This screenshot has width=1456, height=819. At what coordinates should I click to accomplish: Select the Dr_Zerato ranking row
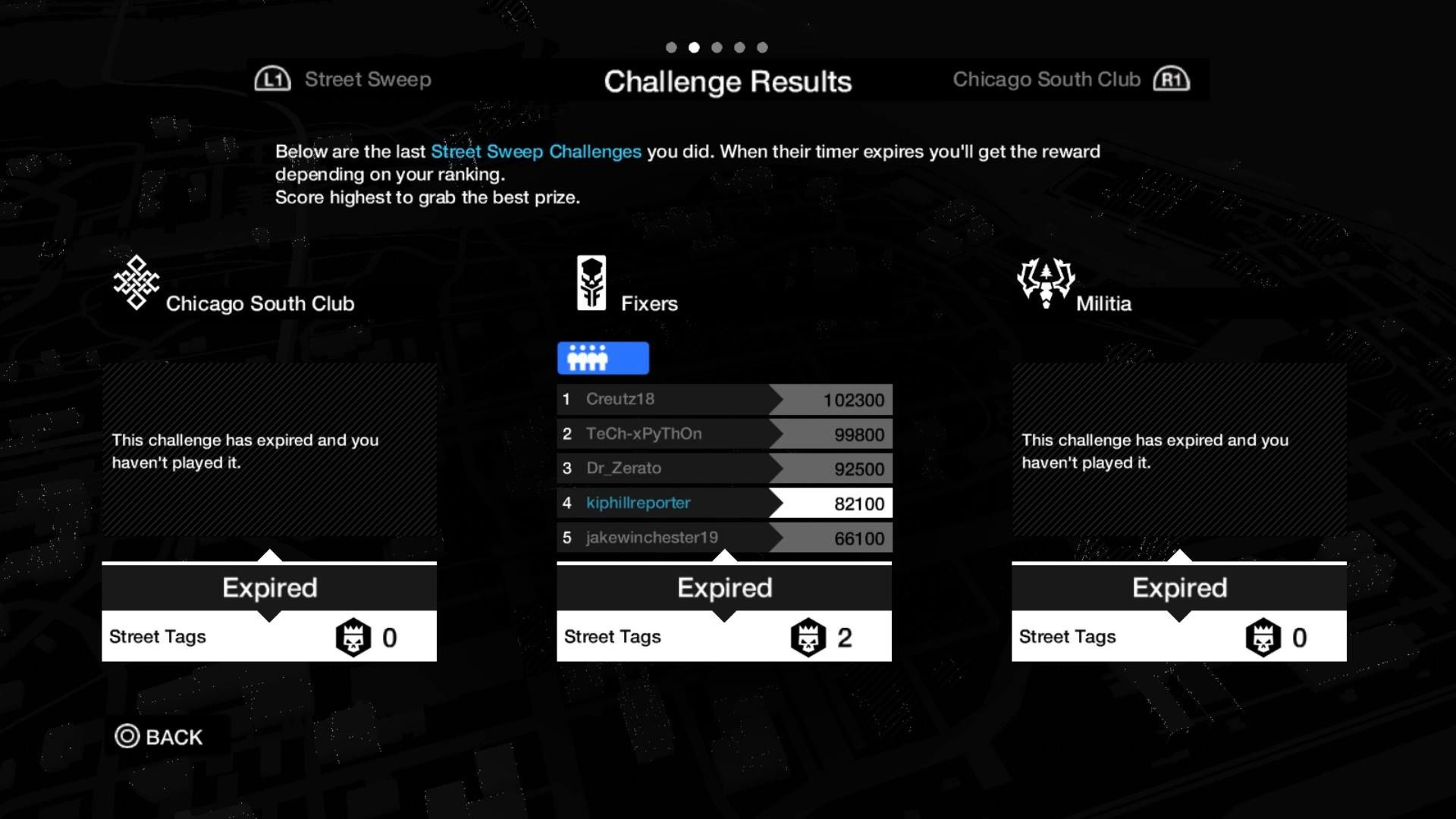tap(723, 469)
